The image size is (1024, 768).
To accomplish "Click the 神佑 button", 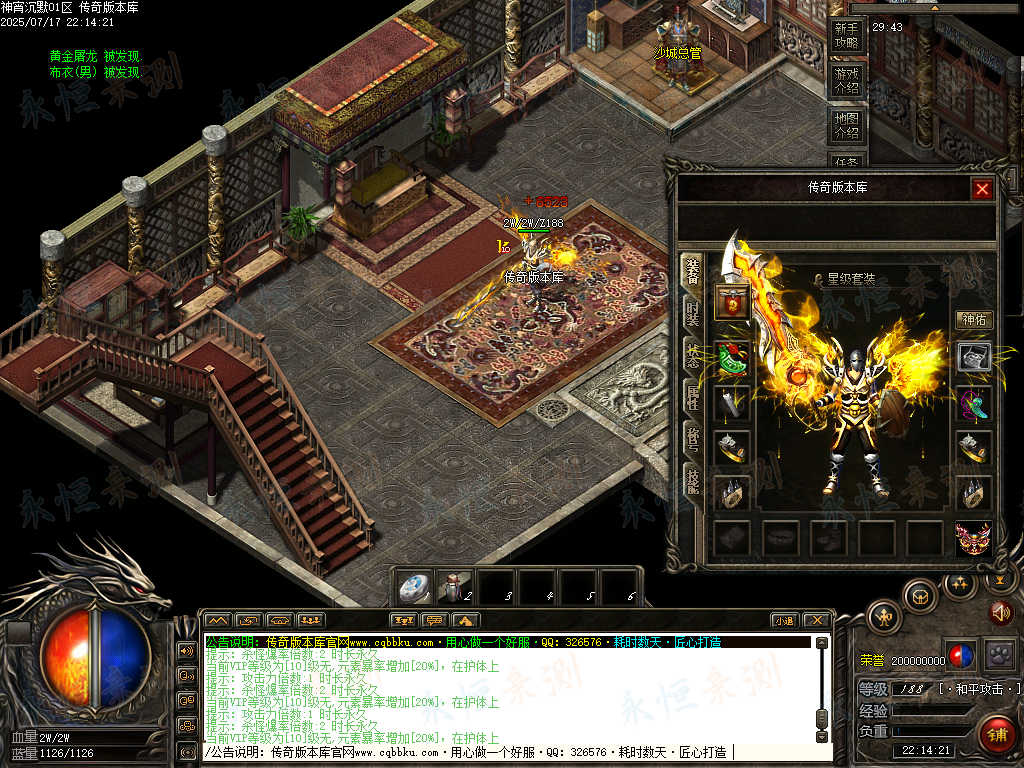I will click(973, 320).
